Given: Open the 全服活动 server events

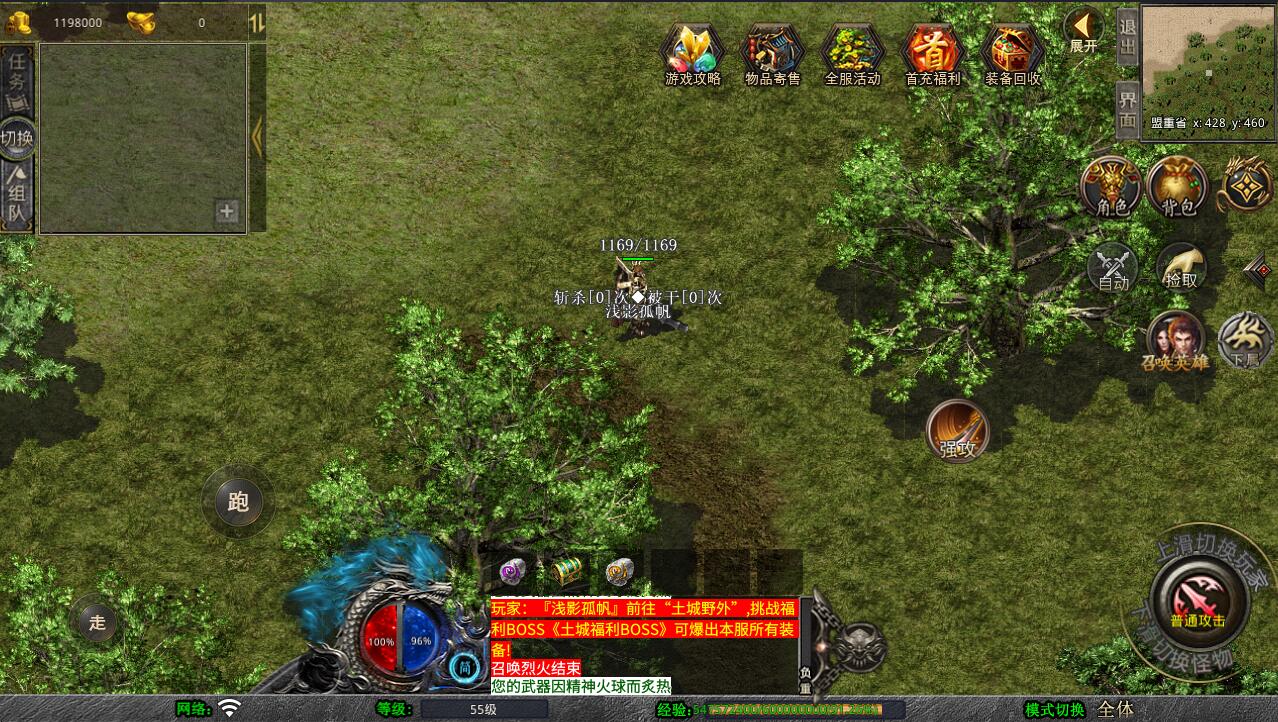Looking at the screenshot, I should tap(852, 51).
